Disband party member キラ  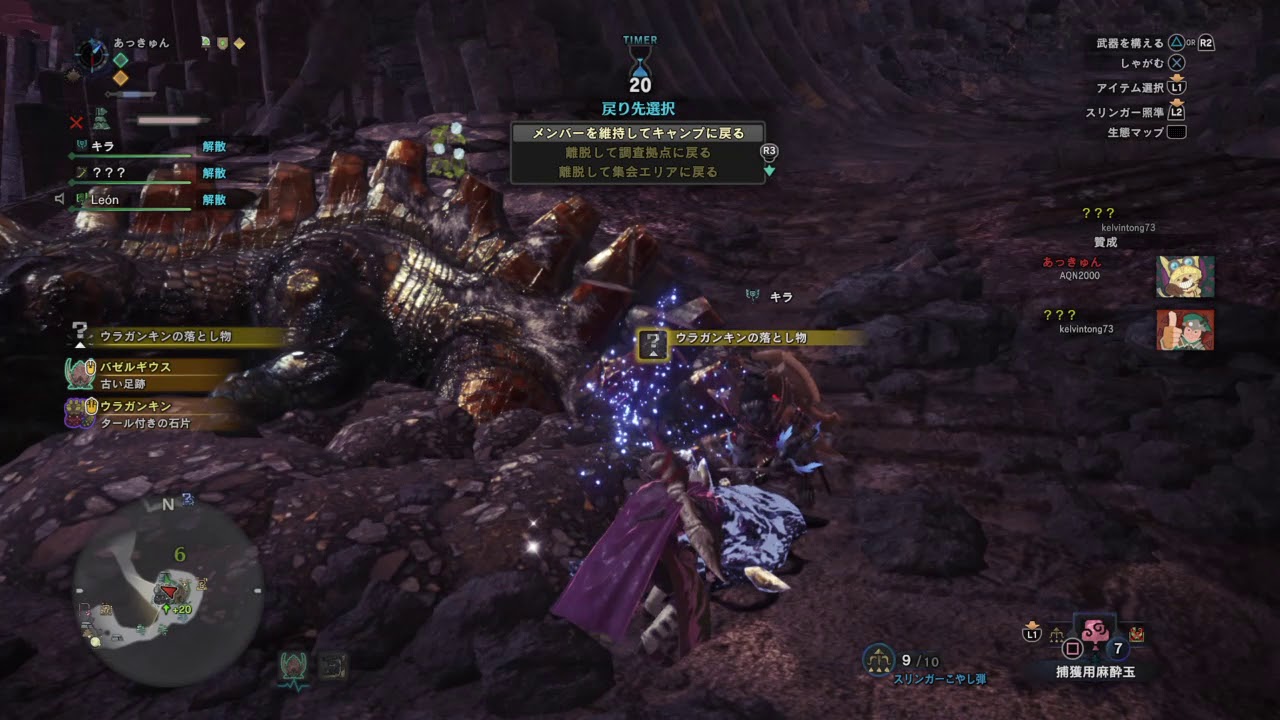pyautogui.click(x=214, y=146)
